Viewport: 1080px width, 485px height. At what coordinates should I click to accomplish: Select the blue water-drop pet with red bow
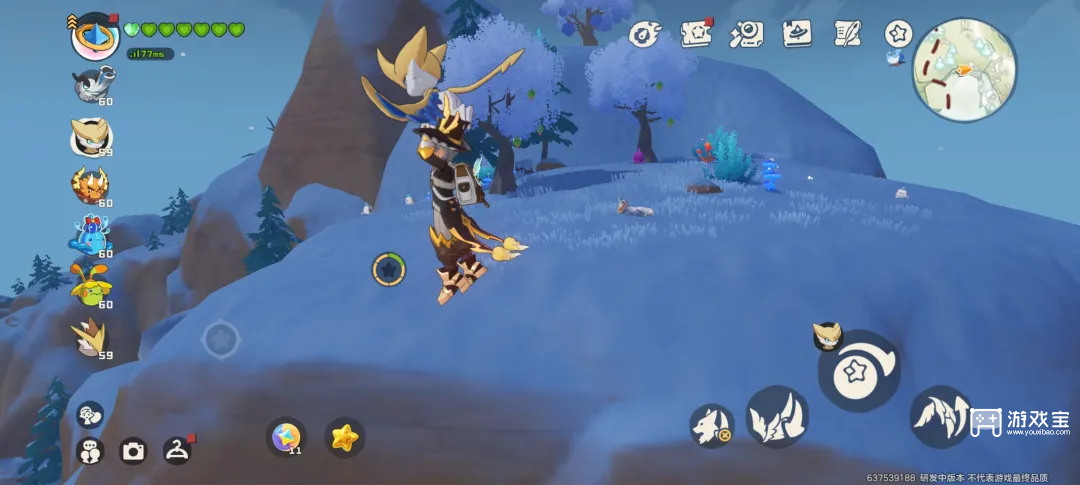coord(90,236)
